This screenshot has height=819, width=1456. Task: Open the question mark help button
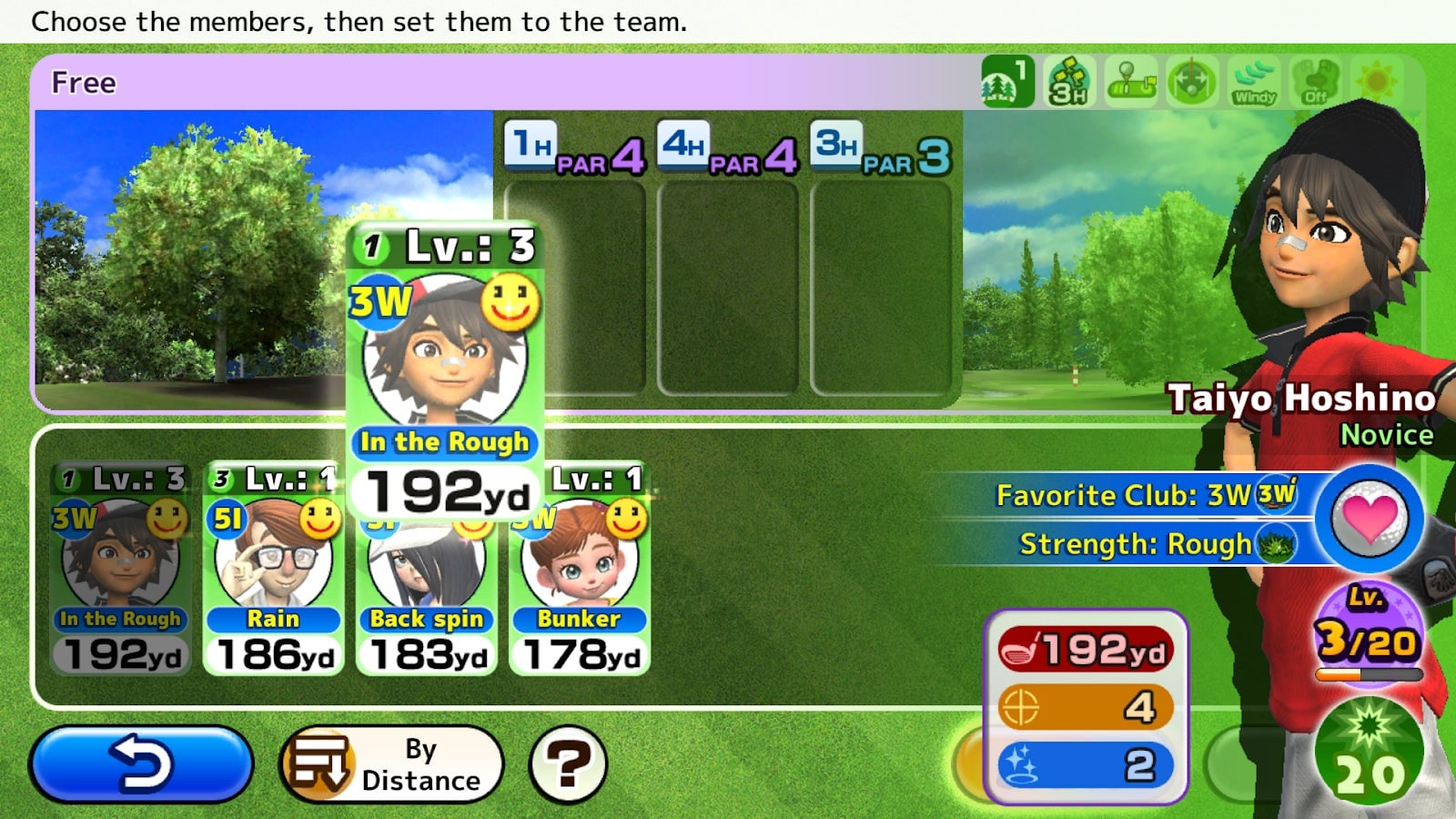coord(568,763)
